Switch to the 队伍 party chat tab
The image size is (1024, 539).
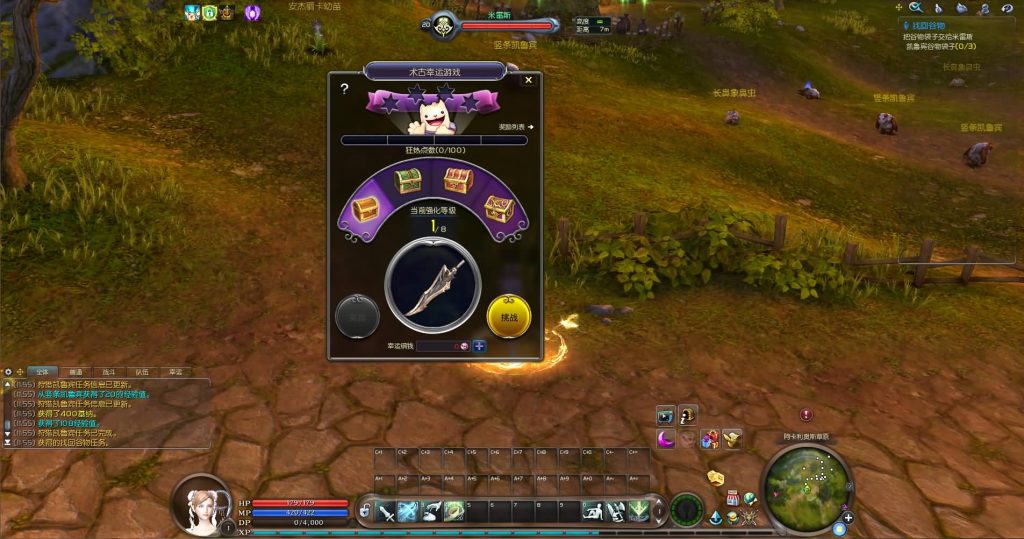142,372
